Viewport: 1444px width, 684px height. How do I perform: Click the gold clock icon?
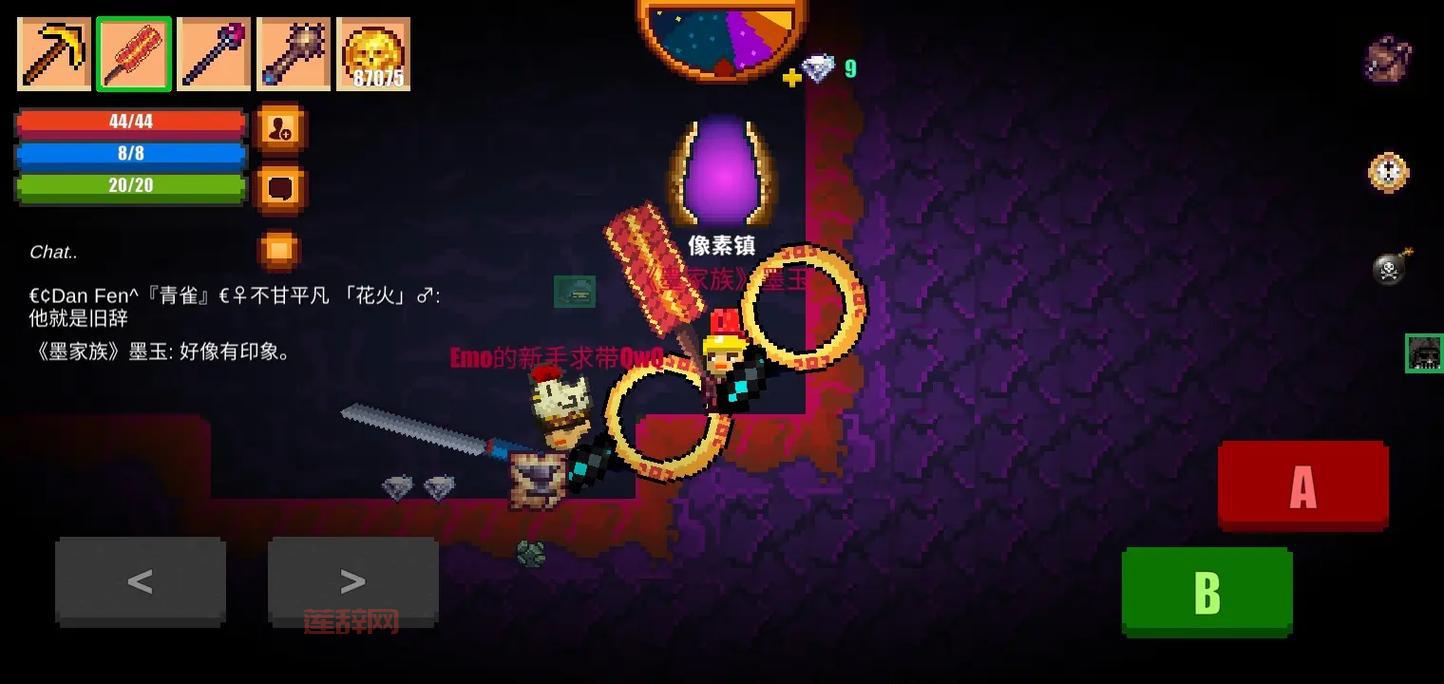[x=1388, y=172]
